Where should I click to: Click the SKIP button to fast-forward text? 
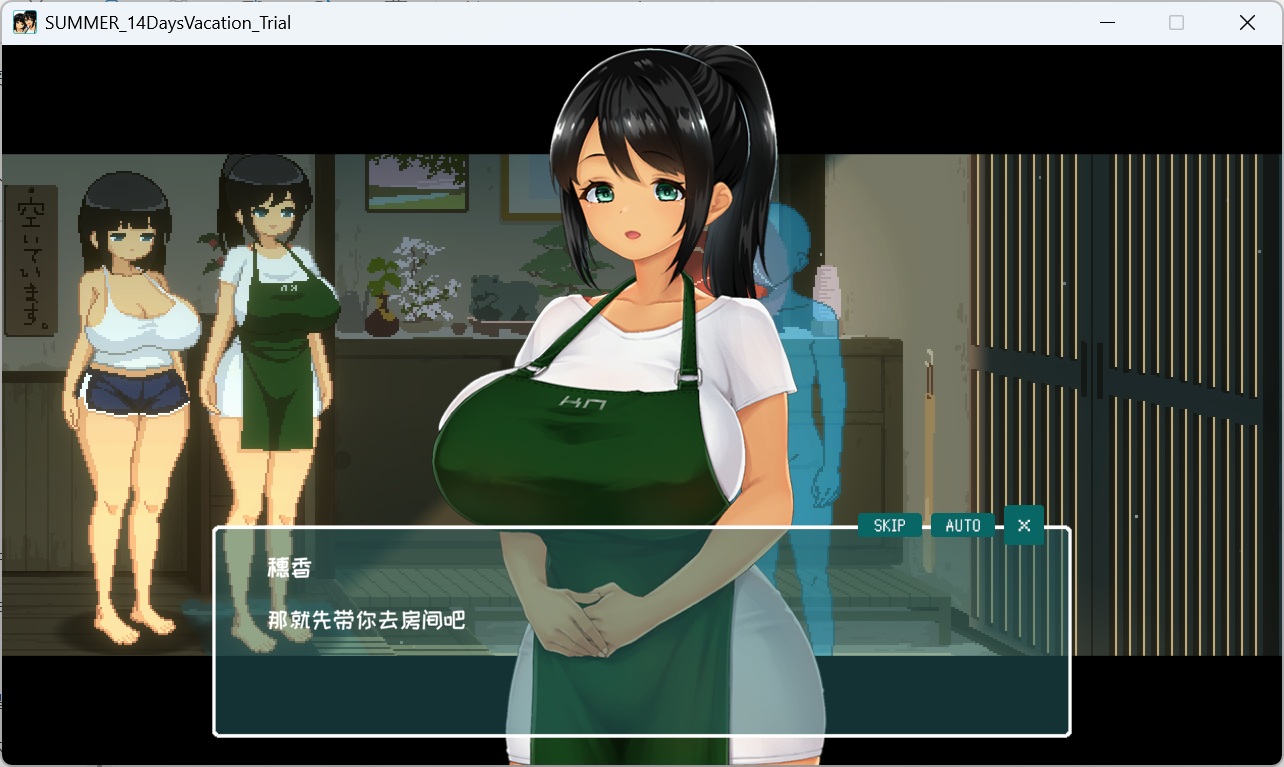tap(888, 524)
